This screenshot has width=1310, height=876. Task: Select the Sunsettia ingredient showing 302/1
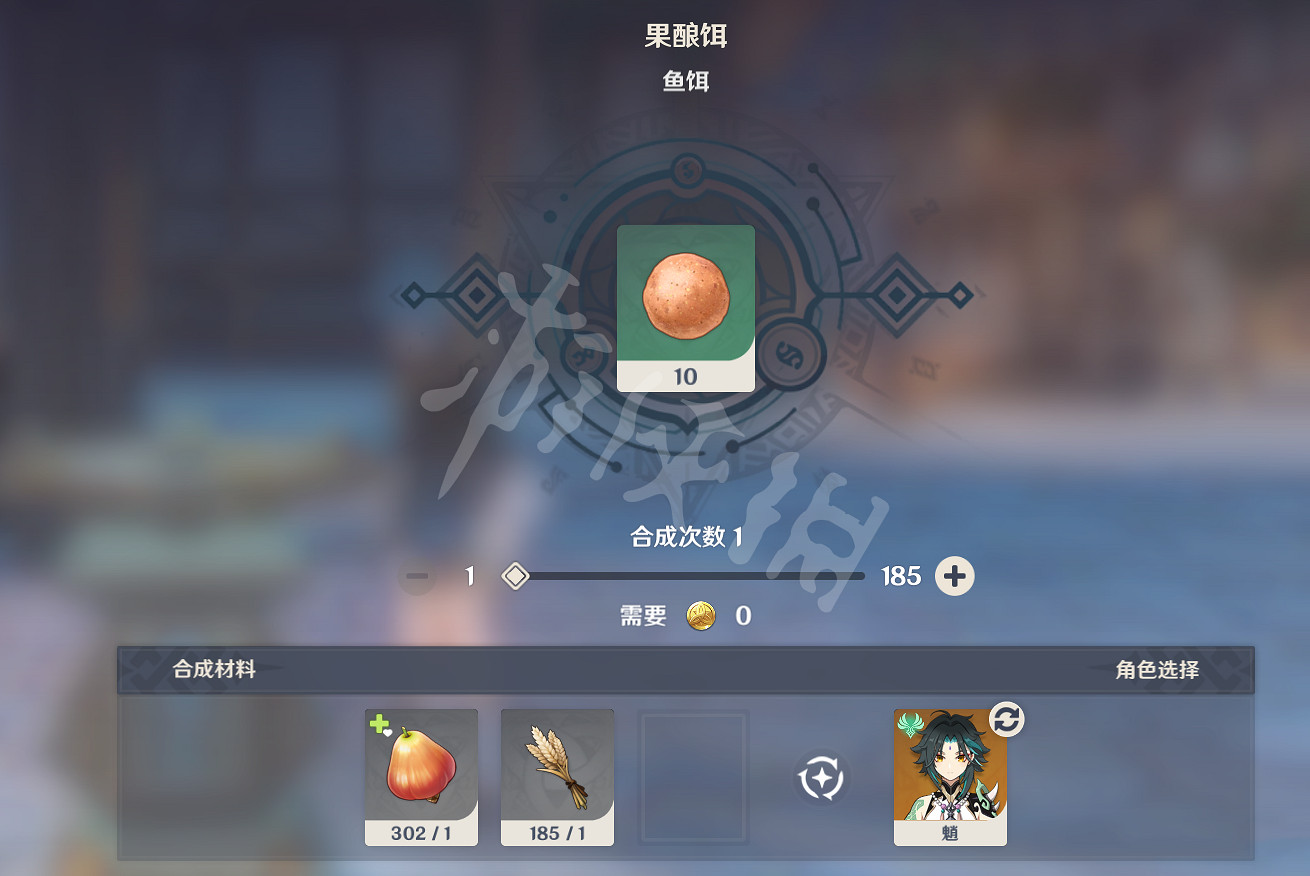(421, 778)
